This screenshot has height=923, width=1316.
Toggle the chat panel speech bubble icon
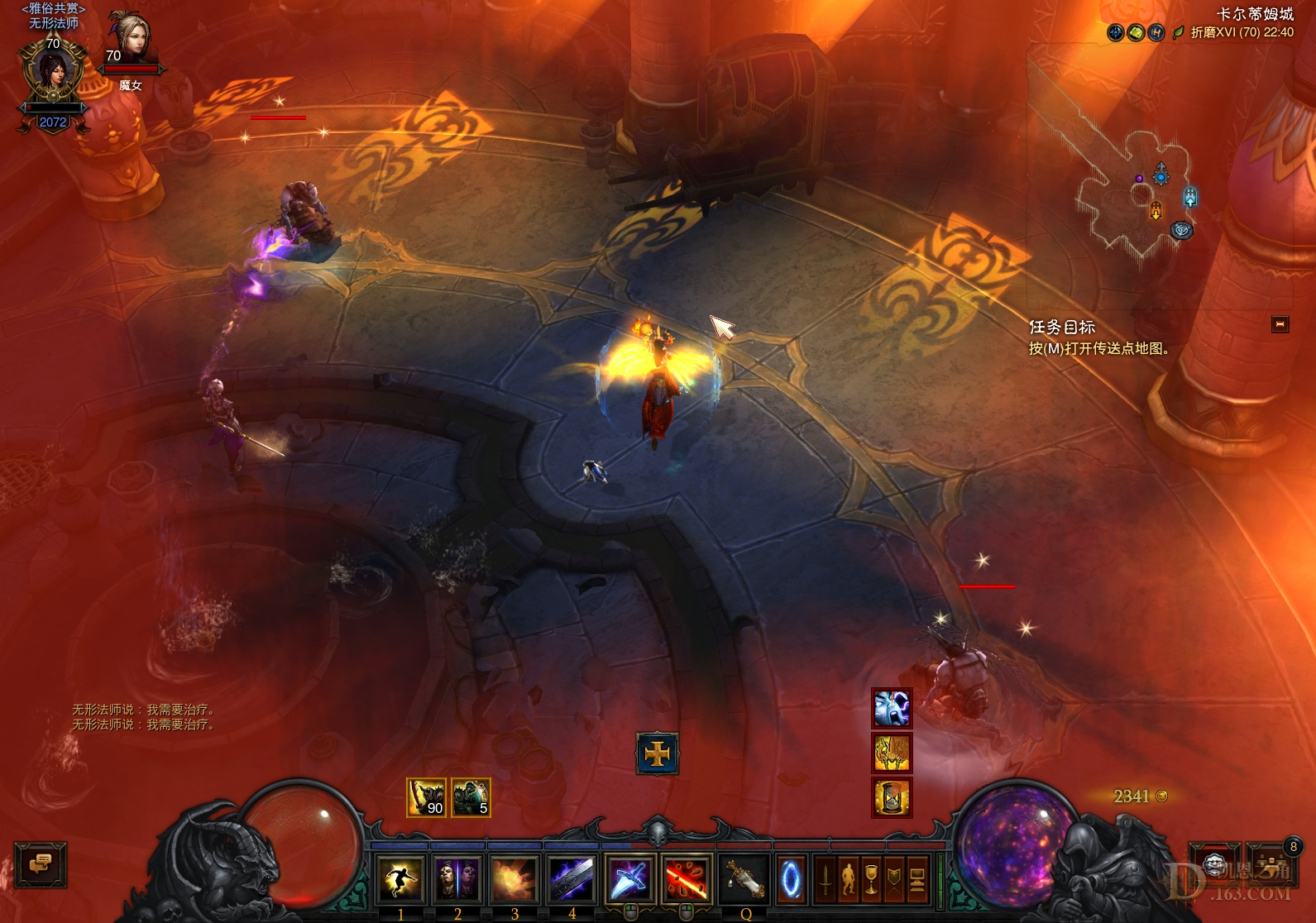pyautogui.click(x=41, y=866)
